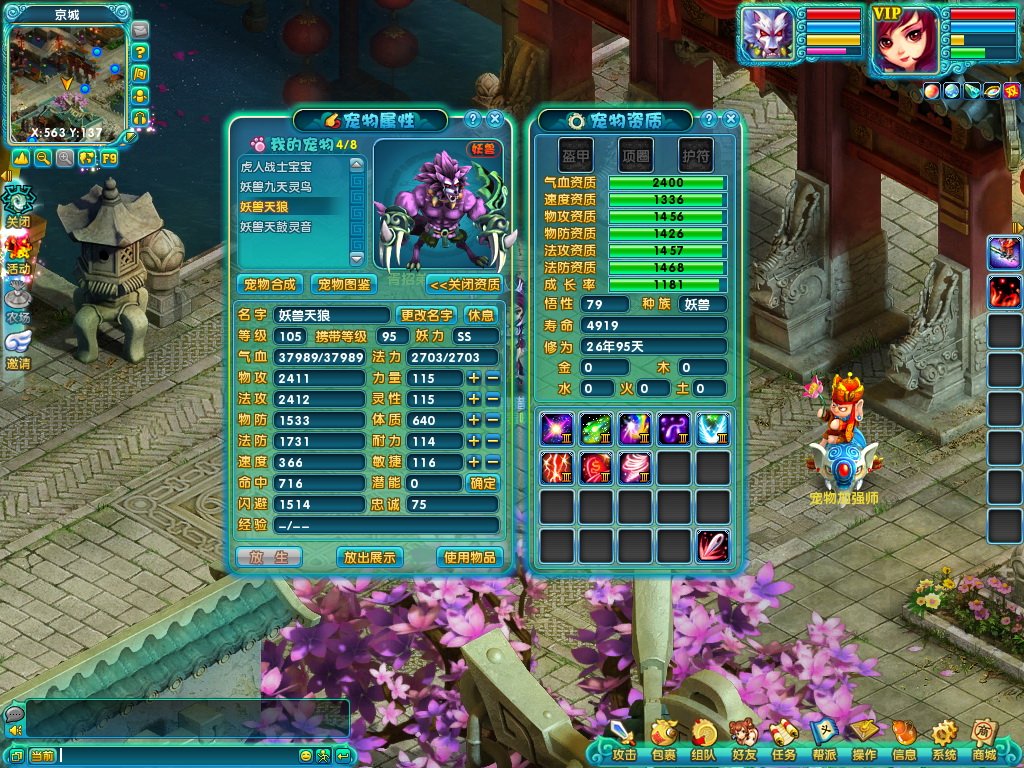Screen dimensions: 1024x768
Task: Click the 休息 rest button
Action: click(481, 315)
